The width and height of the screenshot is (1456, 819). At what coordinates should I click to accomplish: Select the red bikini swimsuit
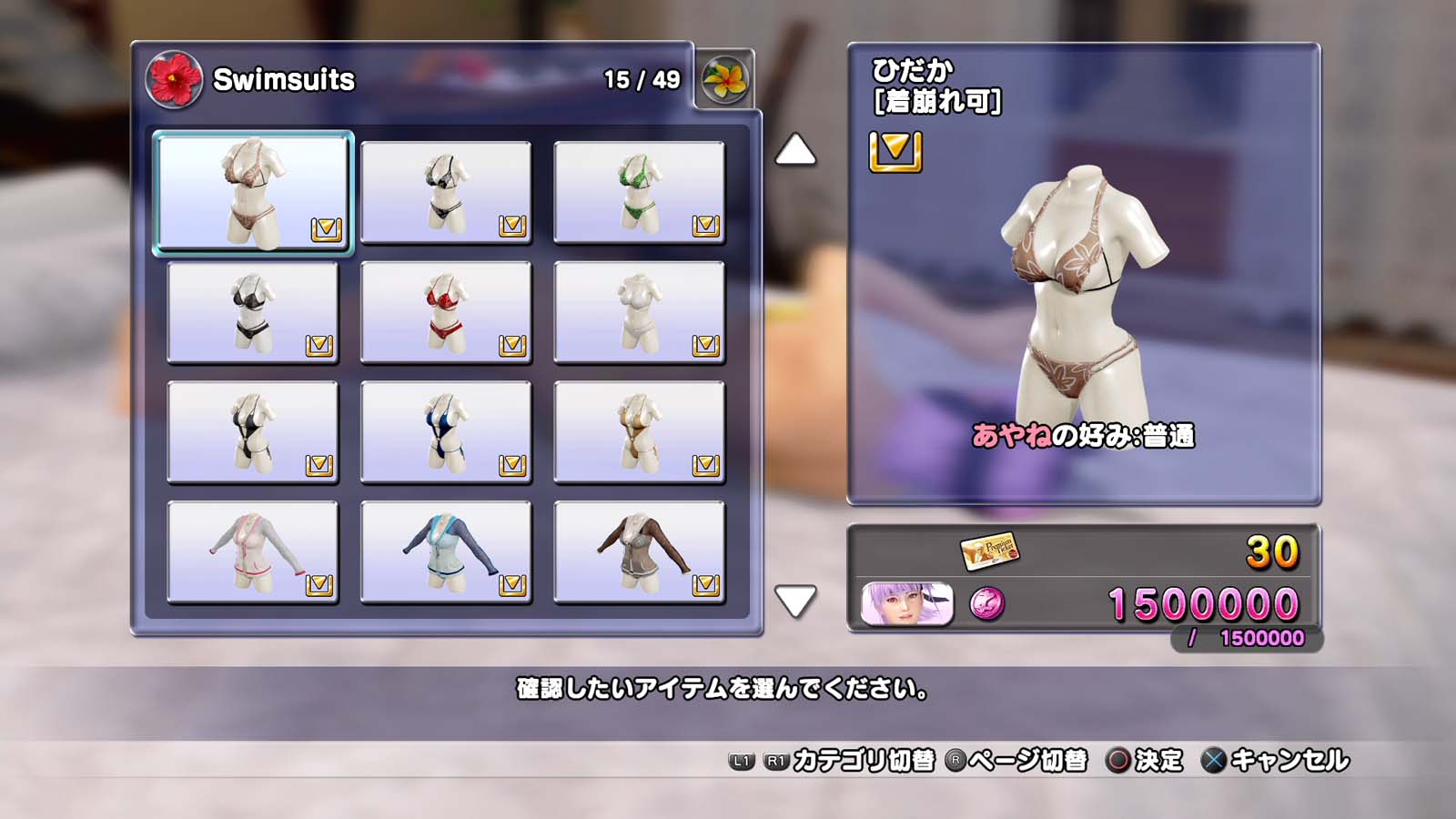[446, 312]
